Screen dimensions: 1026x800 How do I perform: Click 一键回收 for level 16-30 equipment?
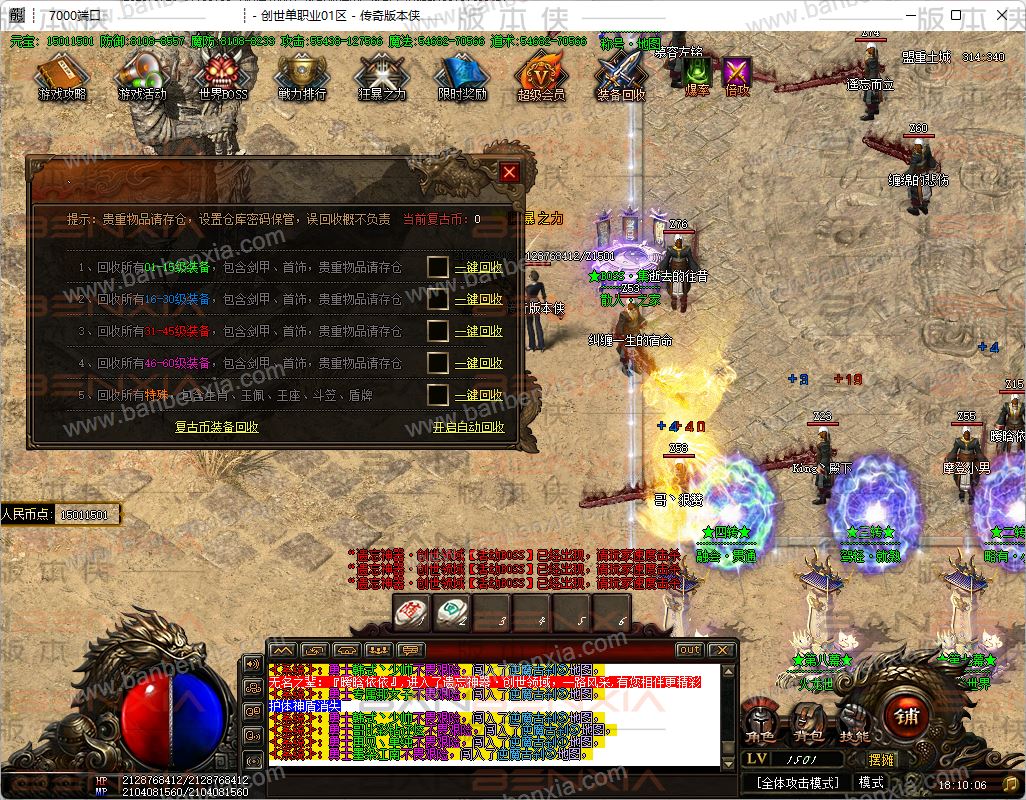pyautogui.click(x=479, y=299)
